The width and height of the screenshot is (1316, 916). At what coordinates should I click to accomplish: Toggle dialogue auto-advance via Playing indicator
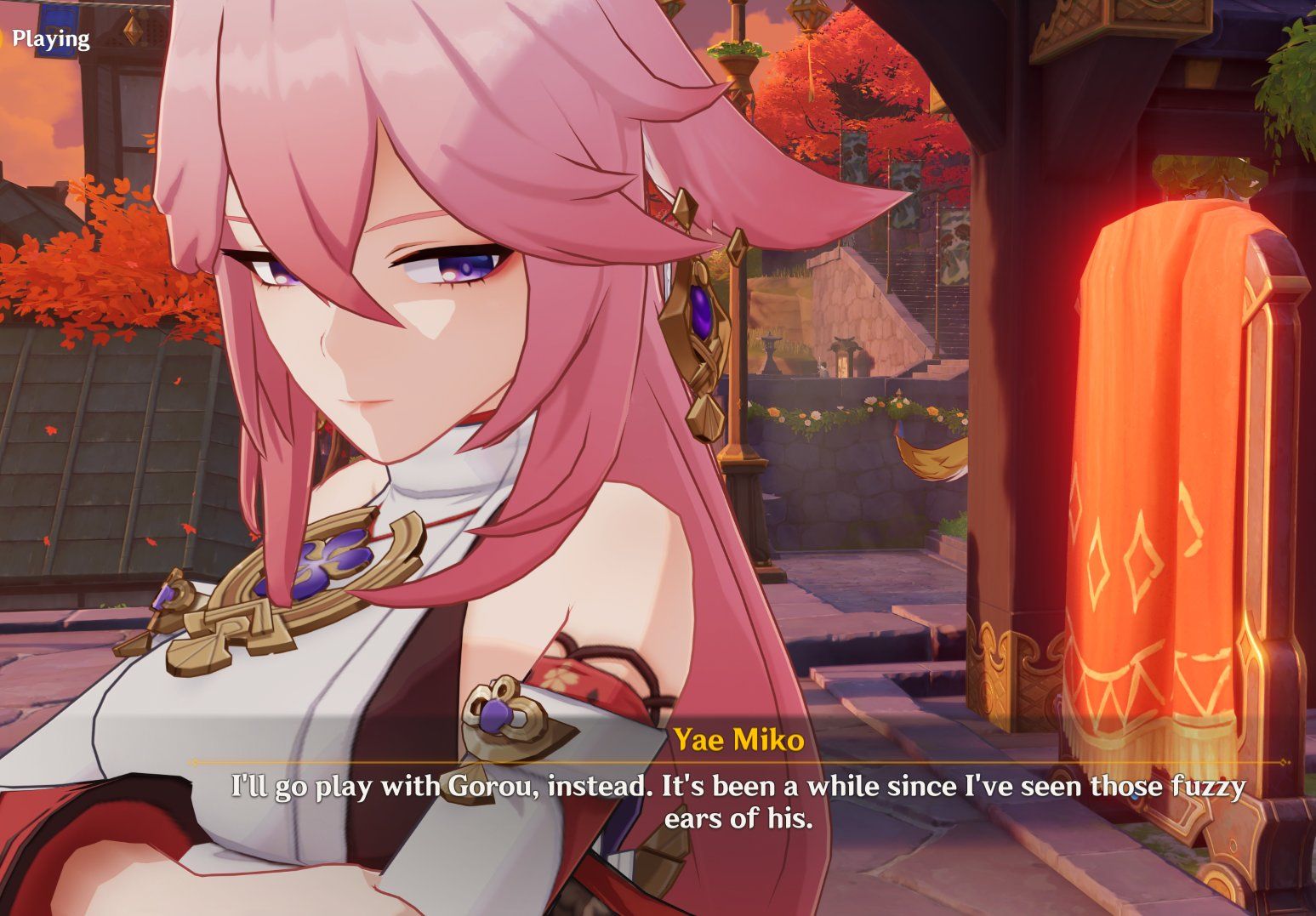51,38
